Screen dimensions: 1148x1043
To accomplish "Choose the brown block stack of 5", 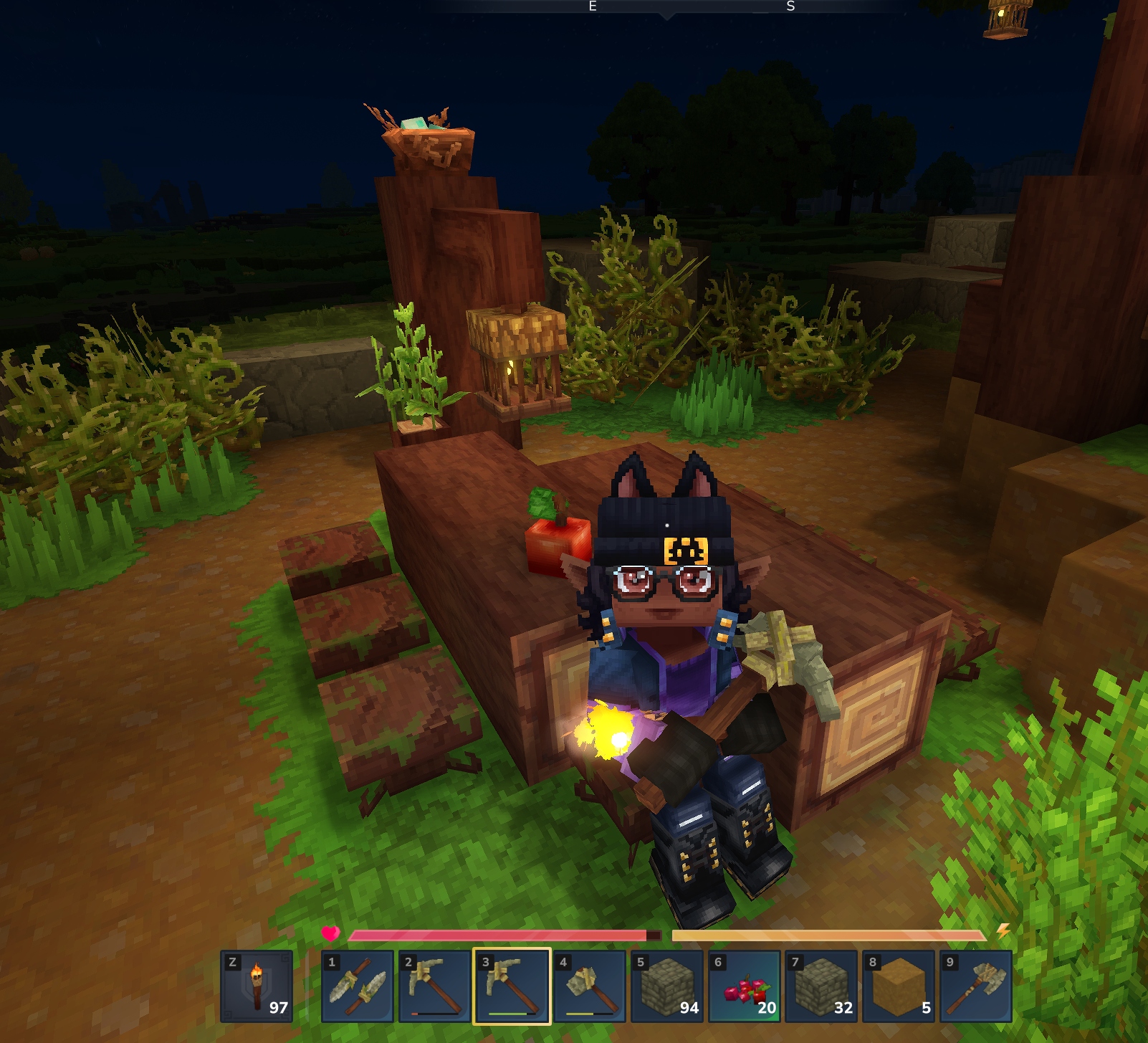I will coord(899,986).
